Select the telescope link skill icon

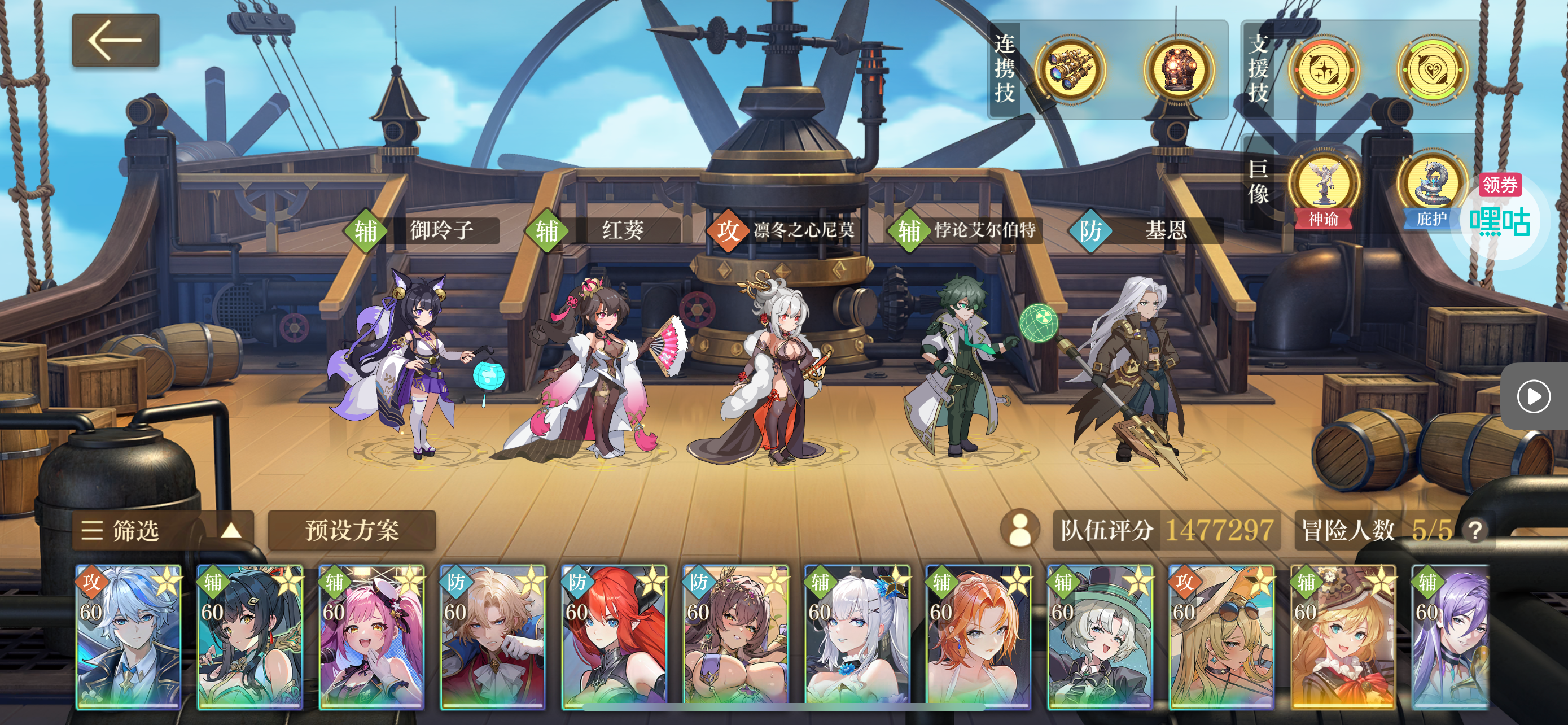coord(1070,69)
